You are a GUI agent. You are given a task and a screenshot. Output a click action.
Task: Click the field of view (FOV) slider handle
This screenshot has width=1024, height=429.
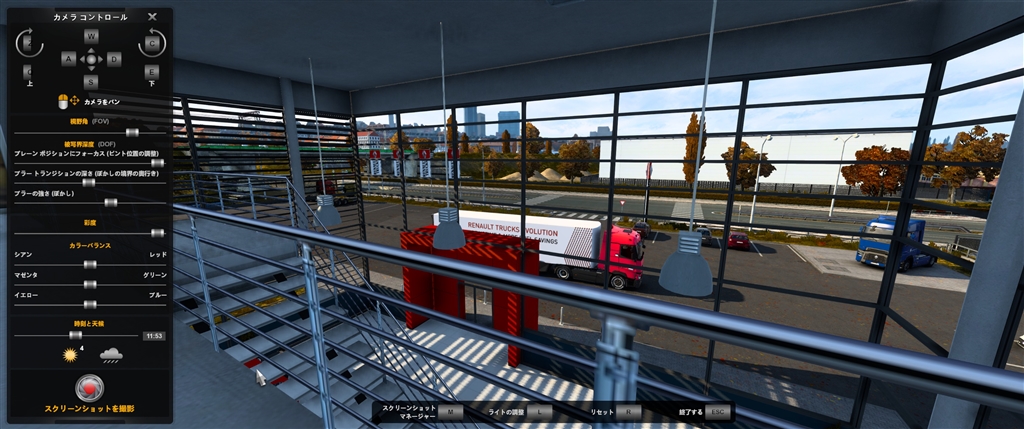pos(131,131)
